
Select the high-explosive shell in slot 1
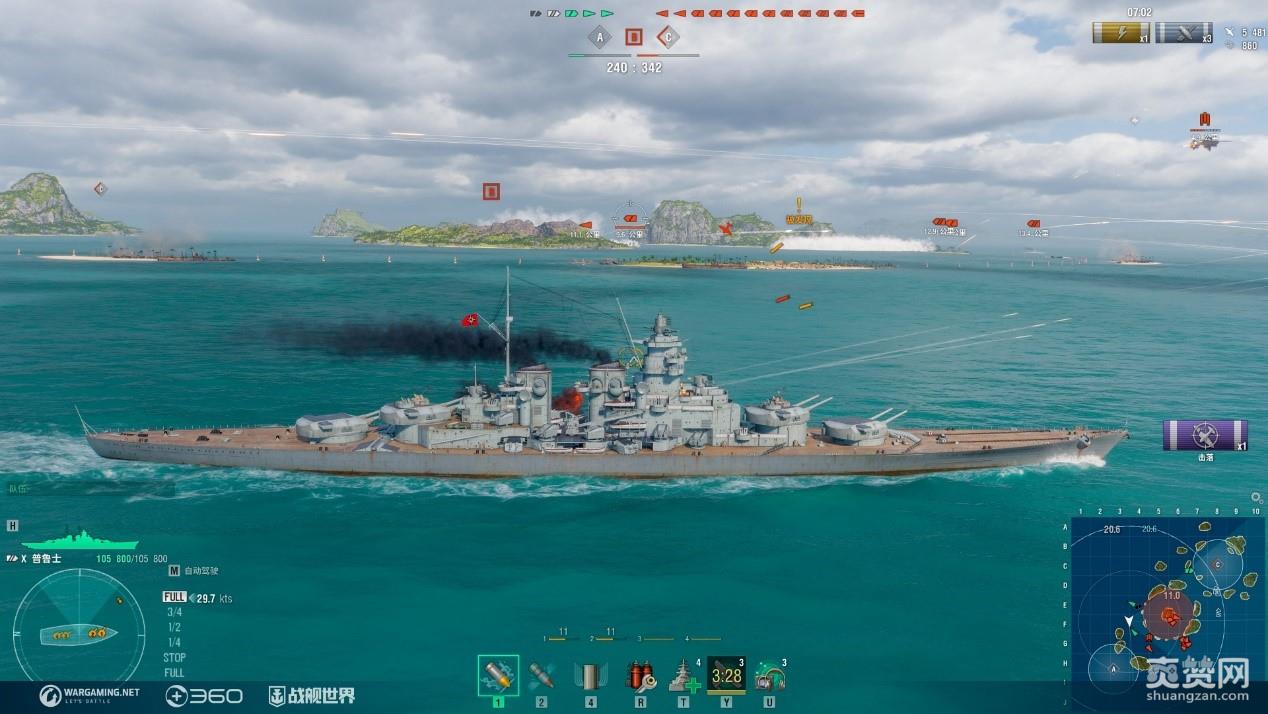498,676
